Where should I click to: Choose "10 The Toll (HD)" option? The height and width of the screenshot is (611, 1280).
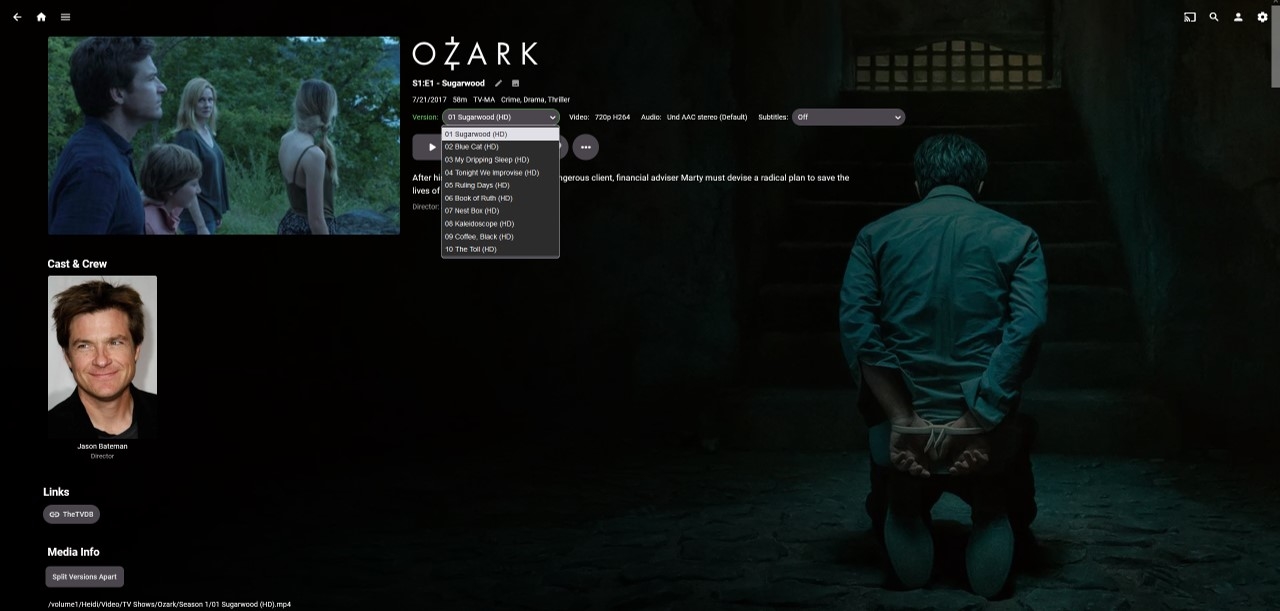[471, 249]
